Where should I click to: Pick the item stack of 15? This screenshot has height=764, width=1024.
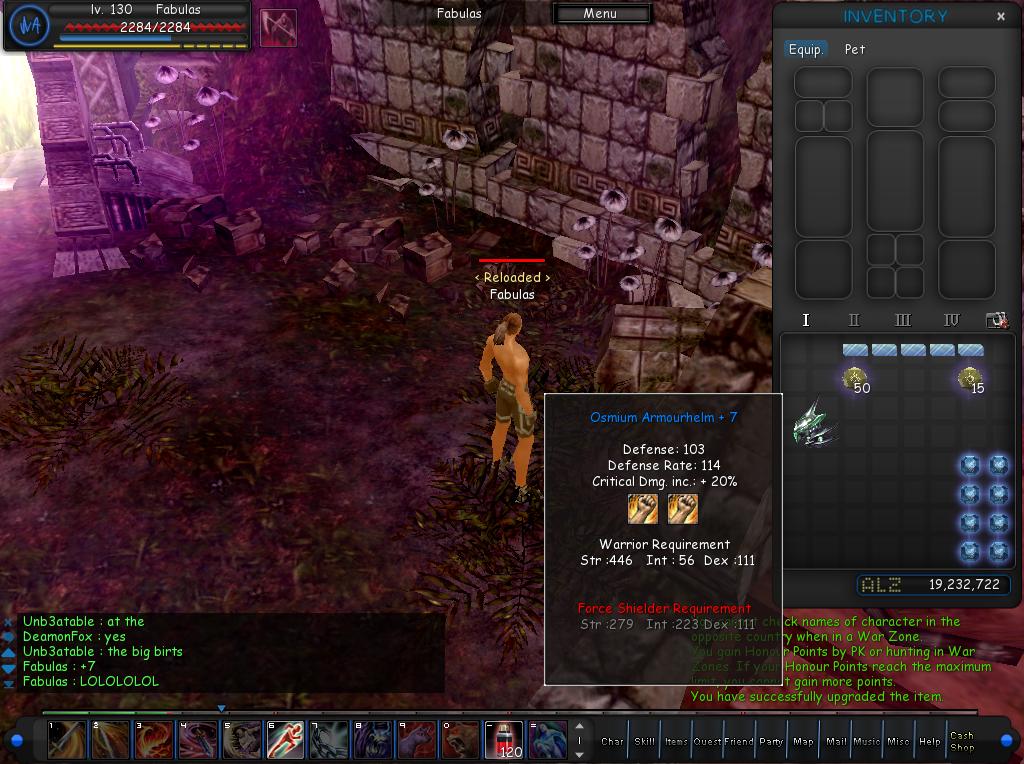970,379
